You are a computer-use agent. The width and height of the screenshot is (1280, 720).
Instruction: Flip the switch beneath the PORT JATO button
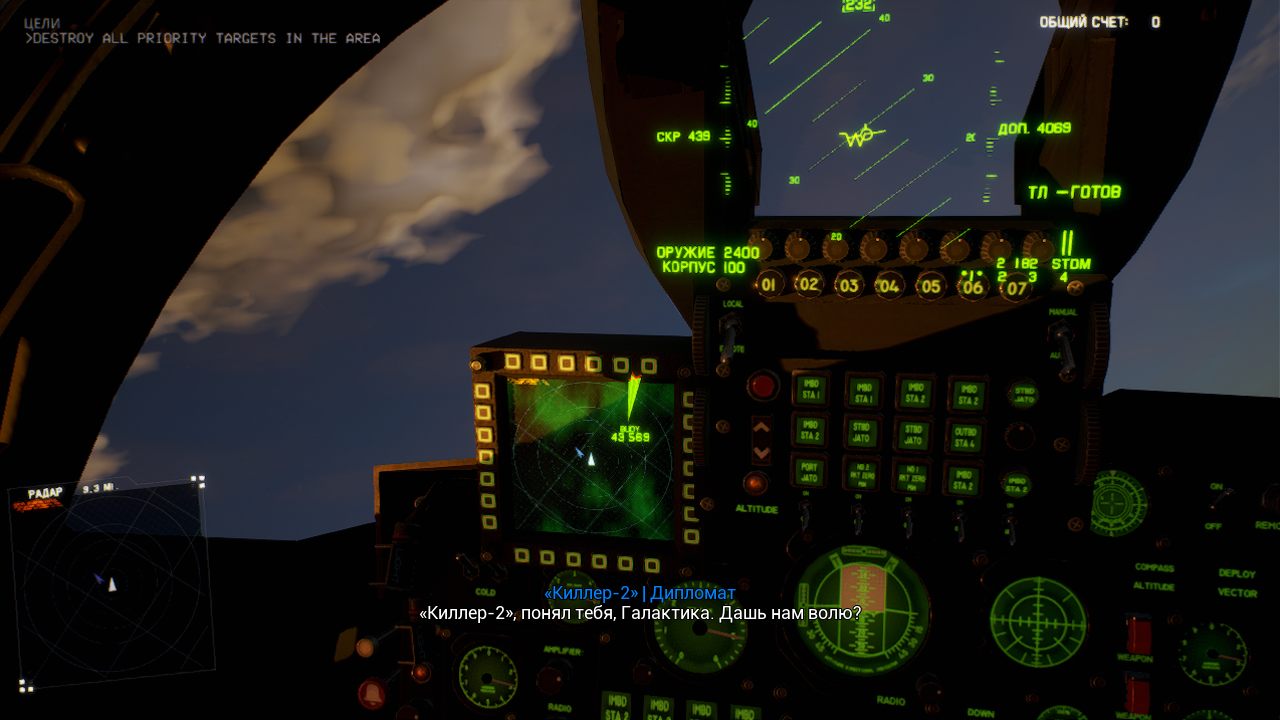(x=804, y=515)
